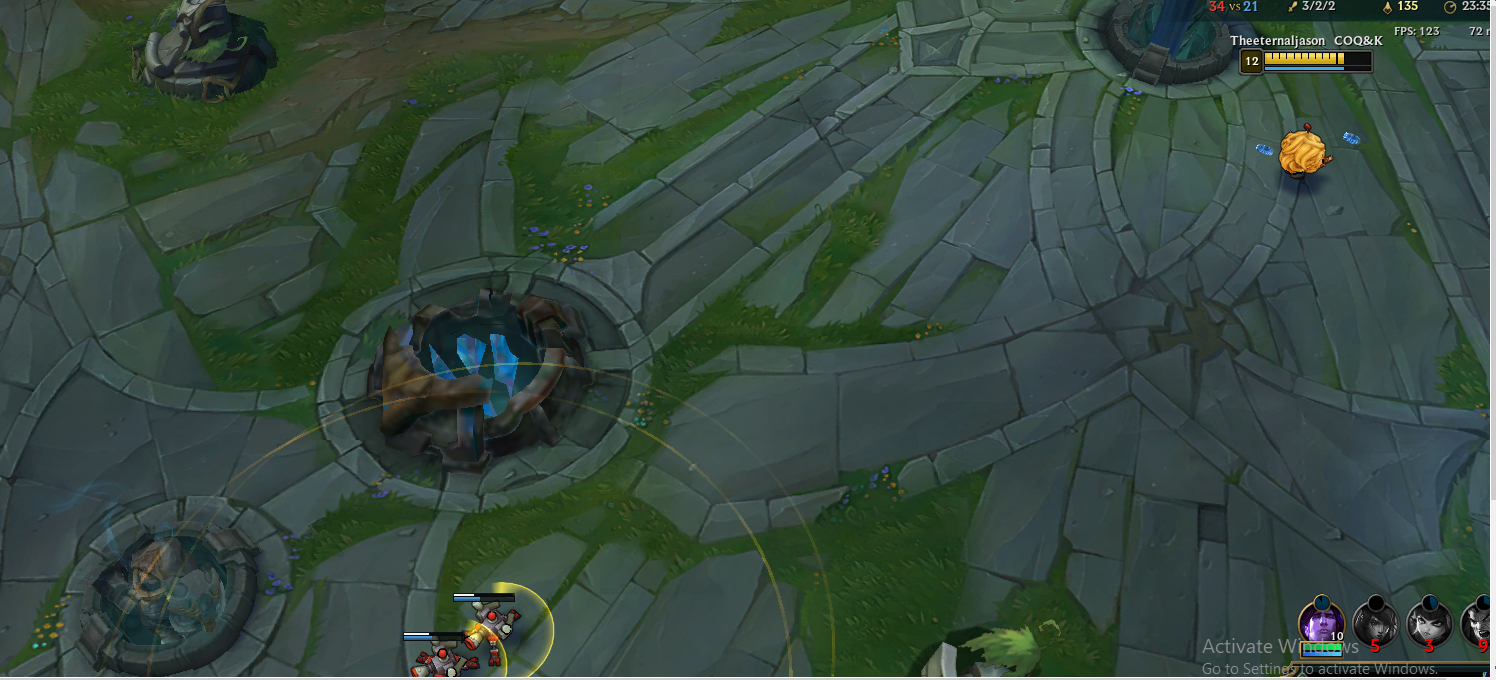1496x680 pixels.
Task: Select the dead ally portrait with respawn timer 9
Action: coord(1480,623)
